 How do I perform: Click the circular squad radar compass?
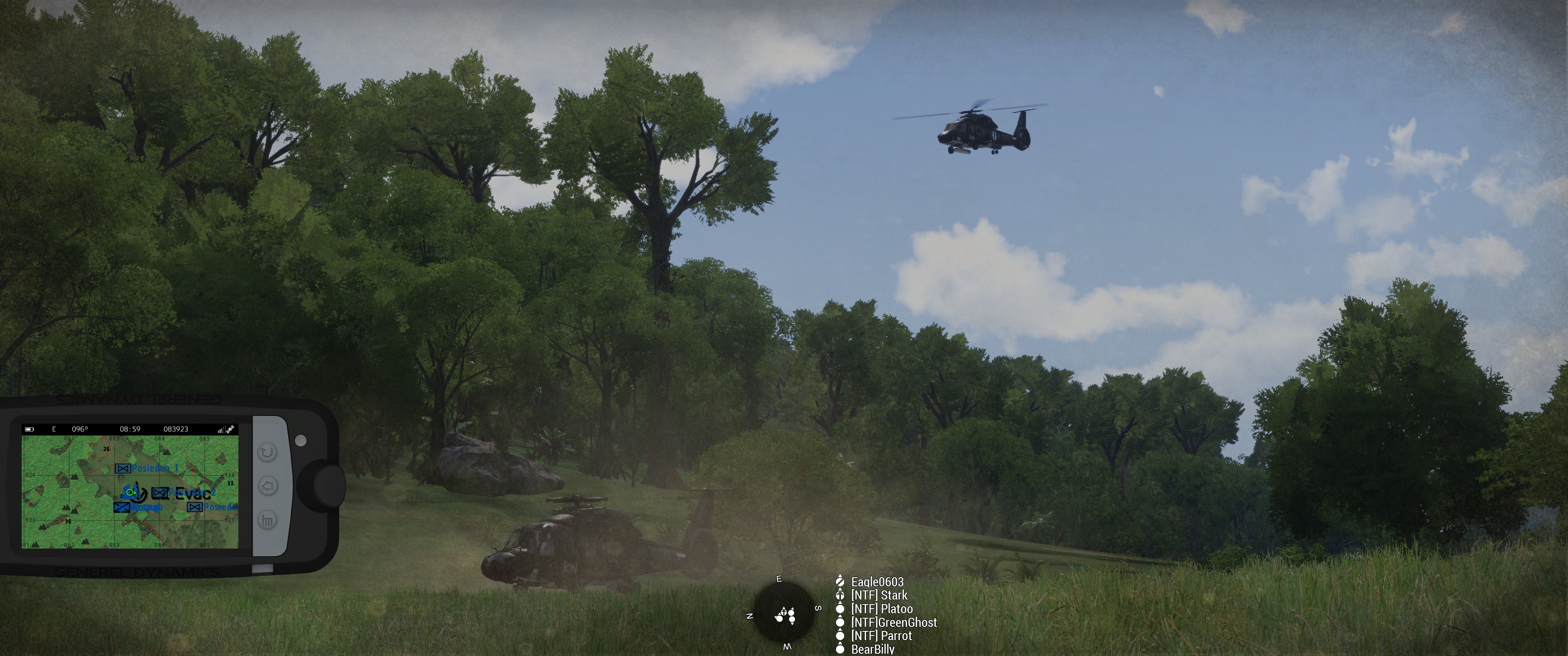[784, 611]
